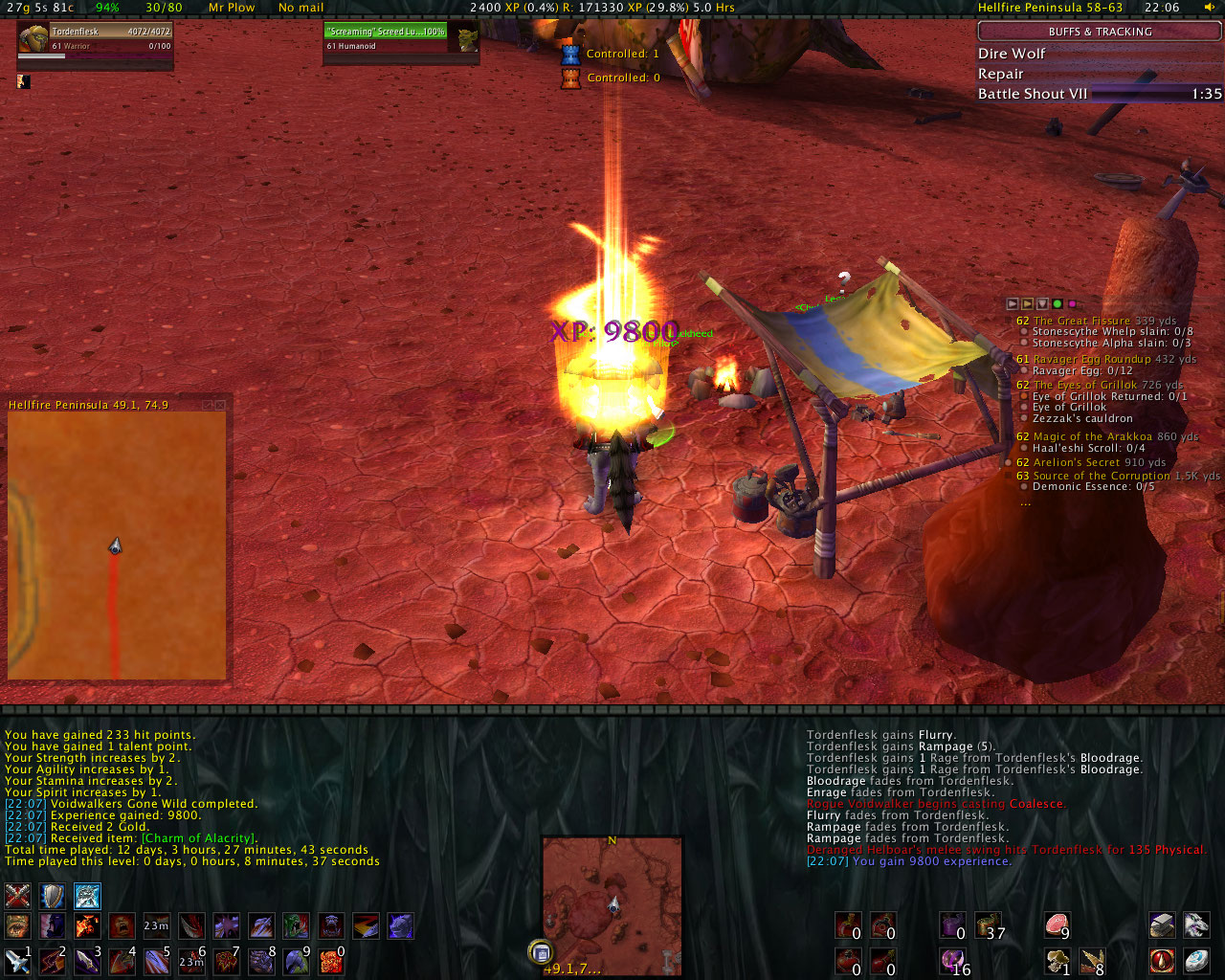Use the raw meat food item
The height and width of the screenshot is (980, 1225).
click(x=1057, y=924)
